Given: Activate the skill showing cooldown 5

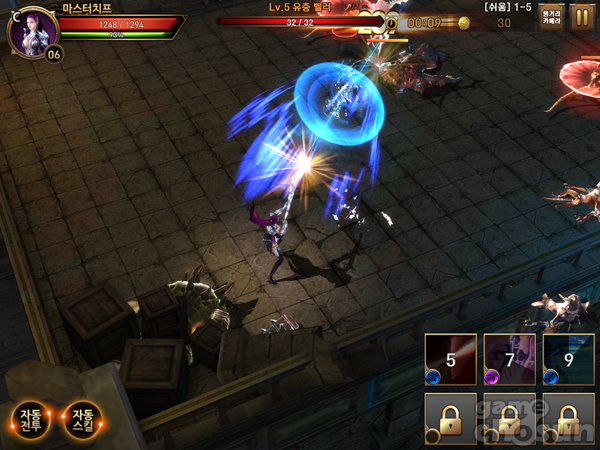Looking at the screenshot, I should point(450,360).
